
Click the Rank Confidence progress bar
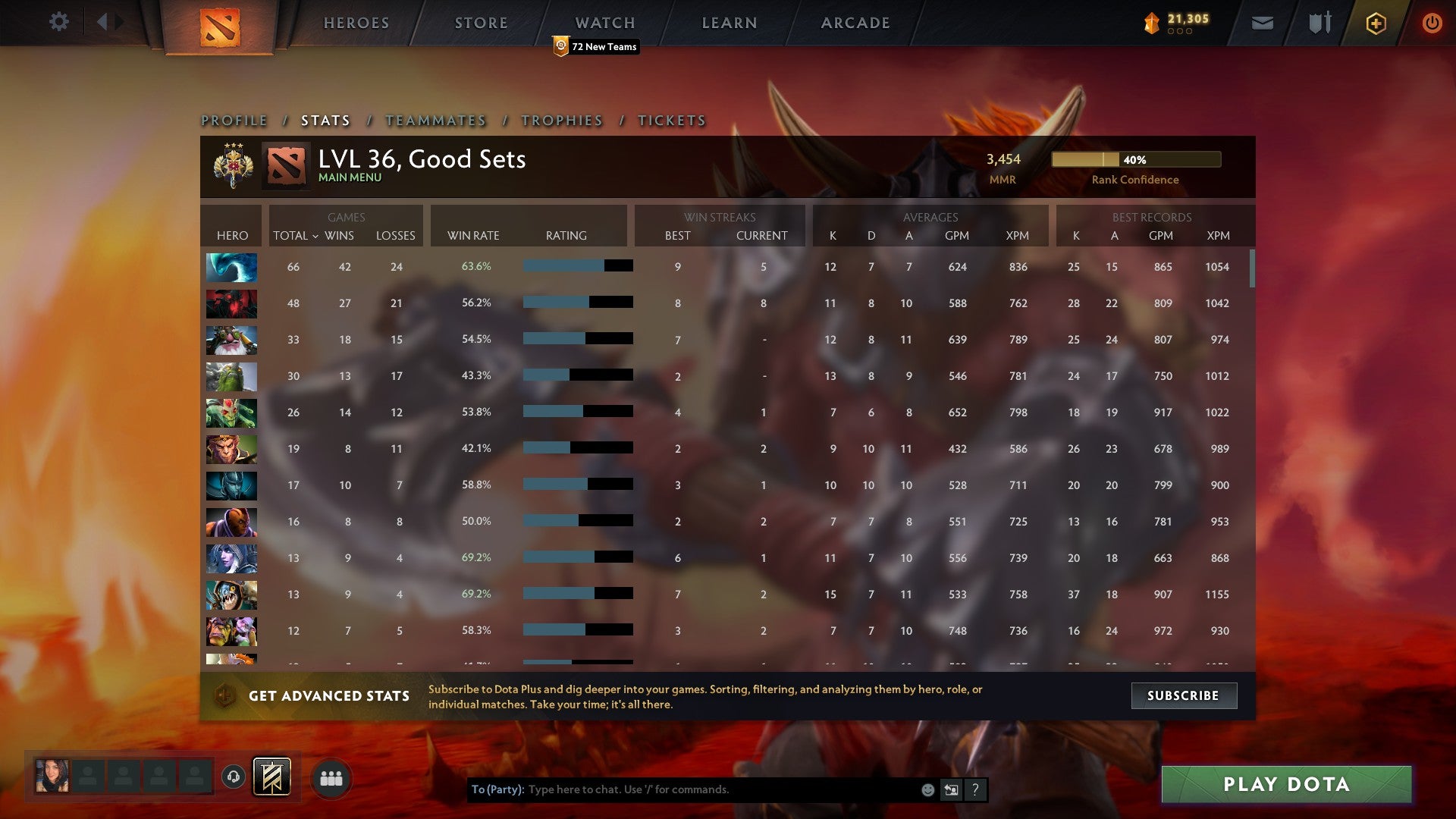click(x=1136, y=160)
